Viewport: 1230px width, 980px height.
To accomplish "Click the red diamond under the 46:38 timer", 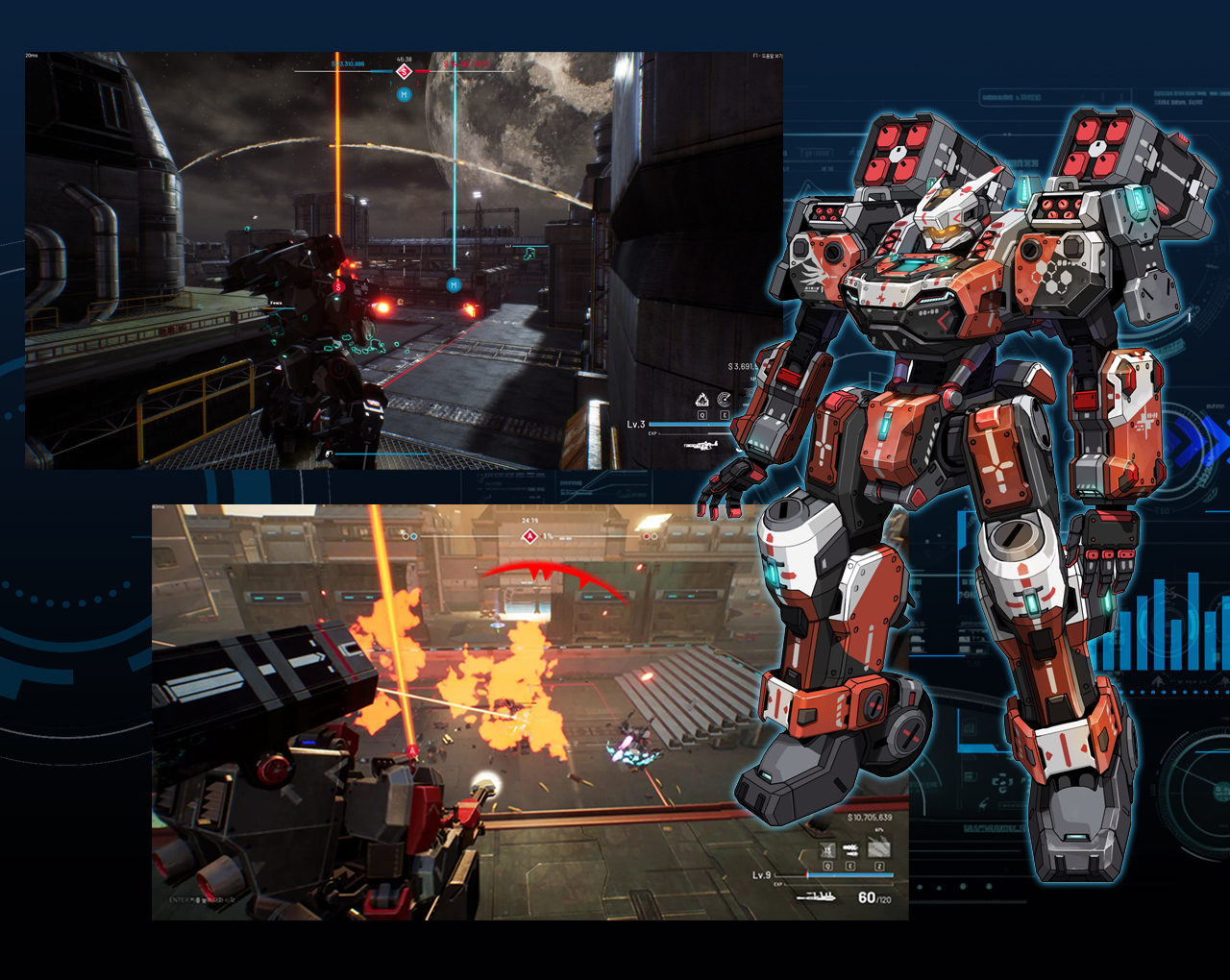I will [404, 72].
